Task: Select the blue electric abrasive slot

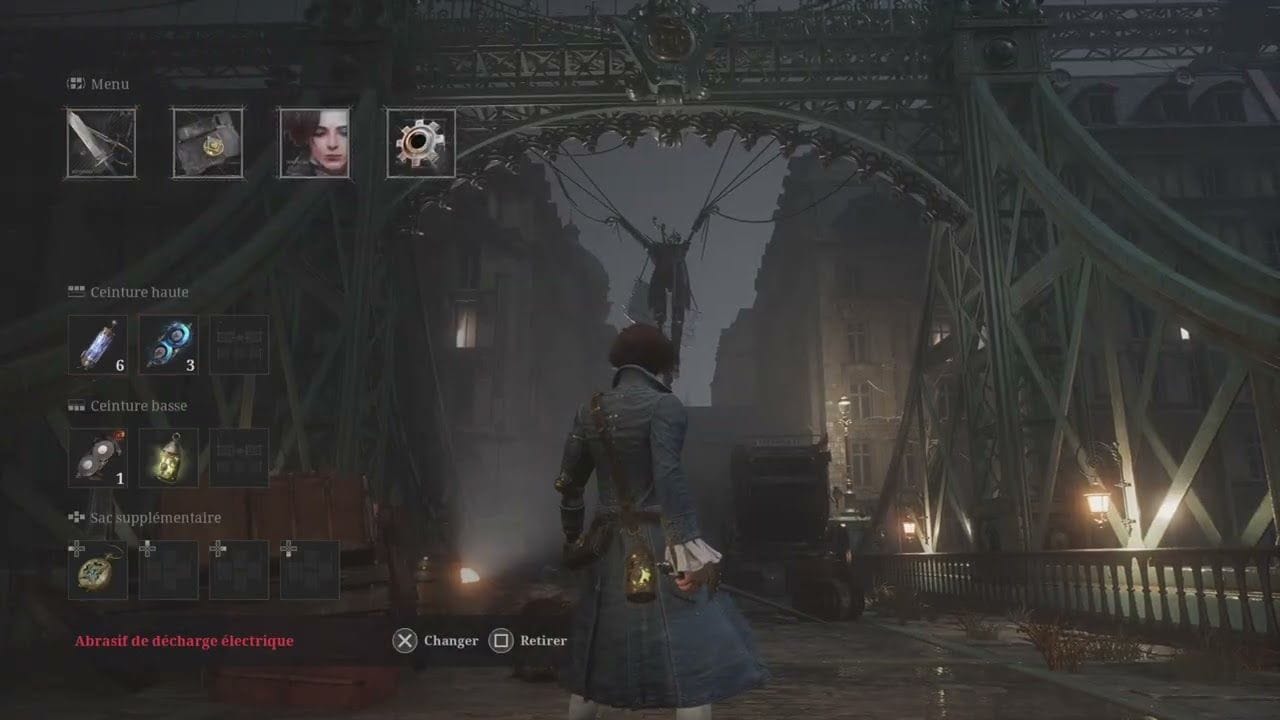Action: point(168,345)
